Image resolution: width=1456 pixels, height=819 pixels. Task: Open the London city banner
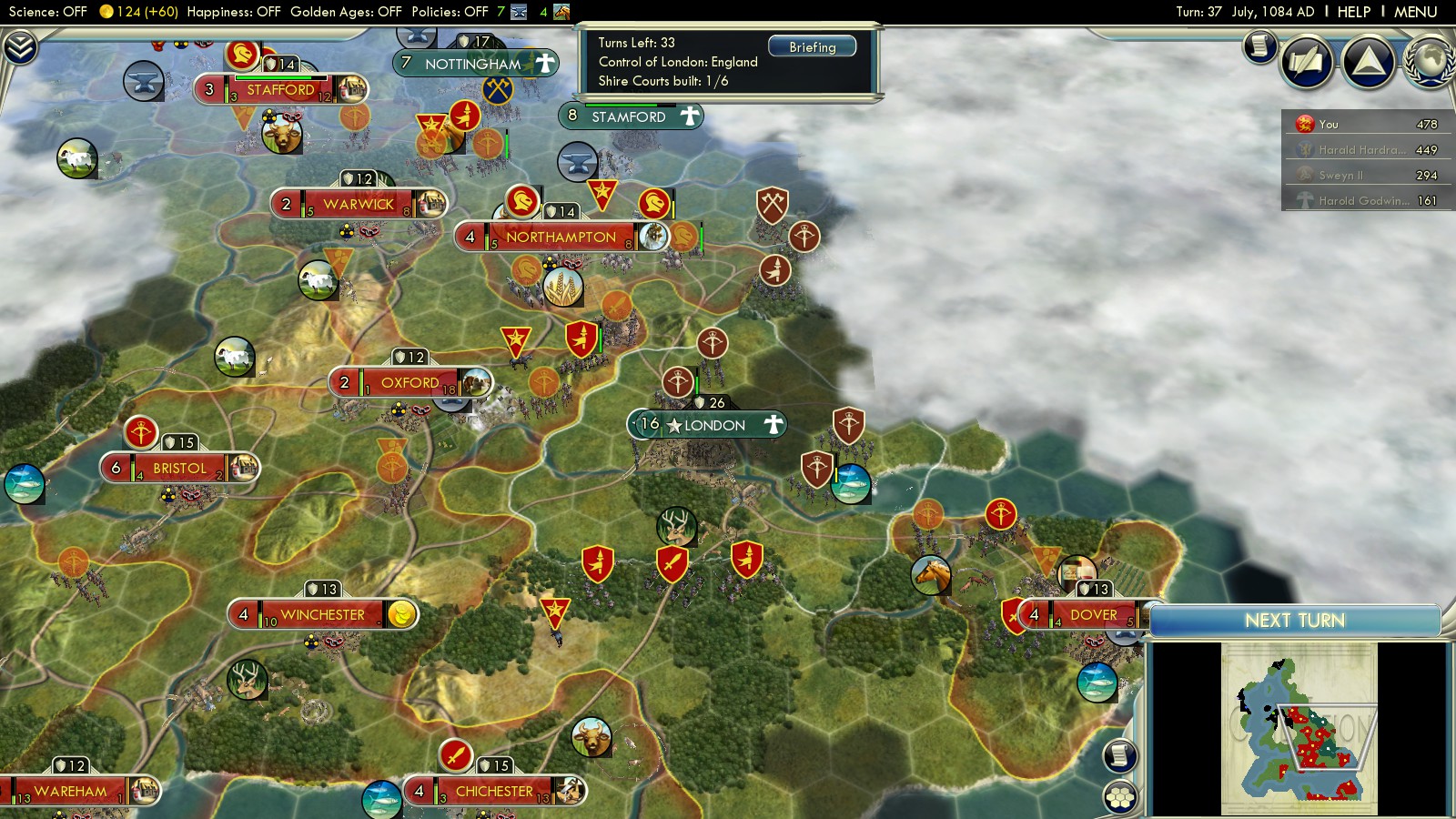(713, 425)
